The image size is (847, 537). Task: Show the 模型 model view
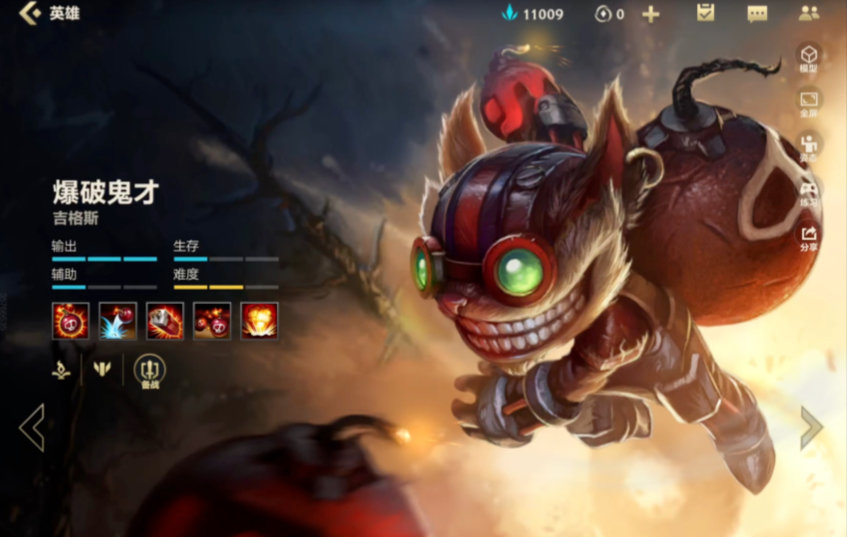pos(808,58)
